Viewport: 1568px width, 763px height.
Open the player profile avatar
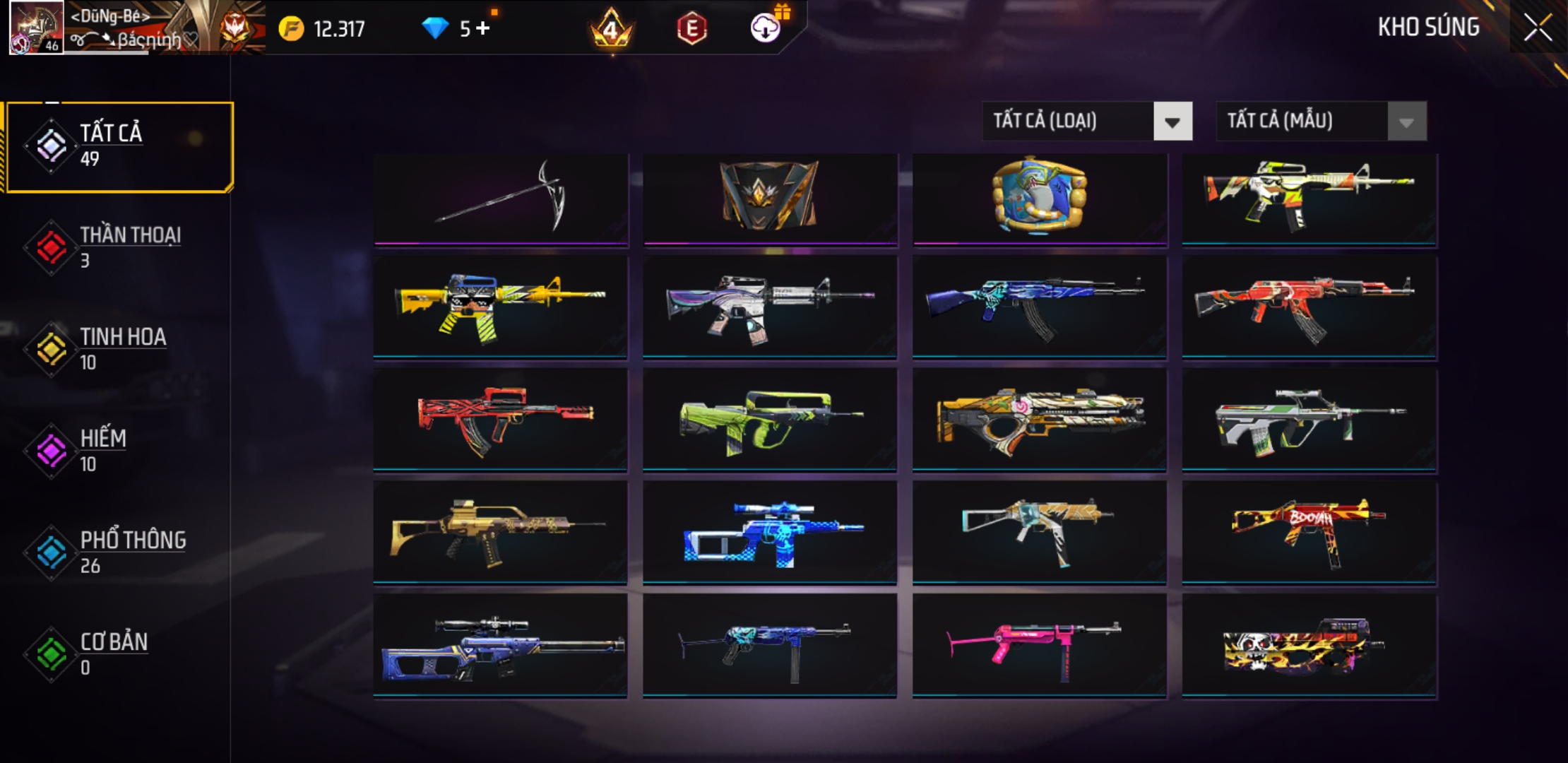pyautogui.click(x=36, y=28)
